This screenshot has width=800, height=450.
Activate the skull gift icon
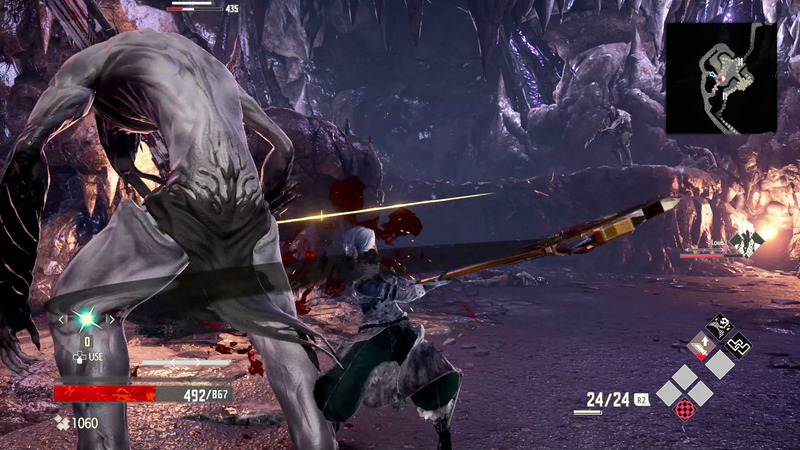720,324
